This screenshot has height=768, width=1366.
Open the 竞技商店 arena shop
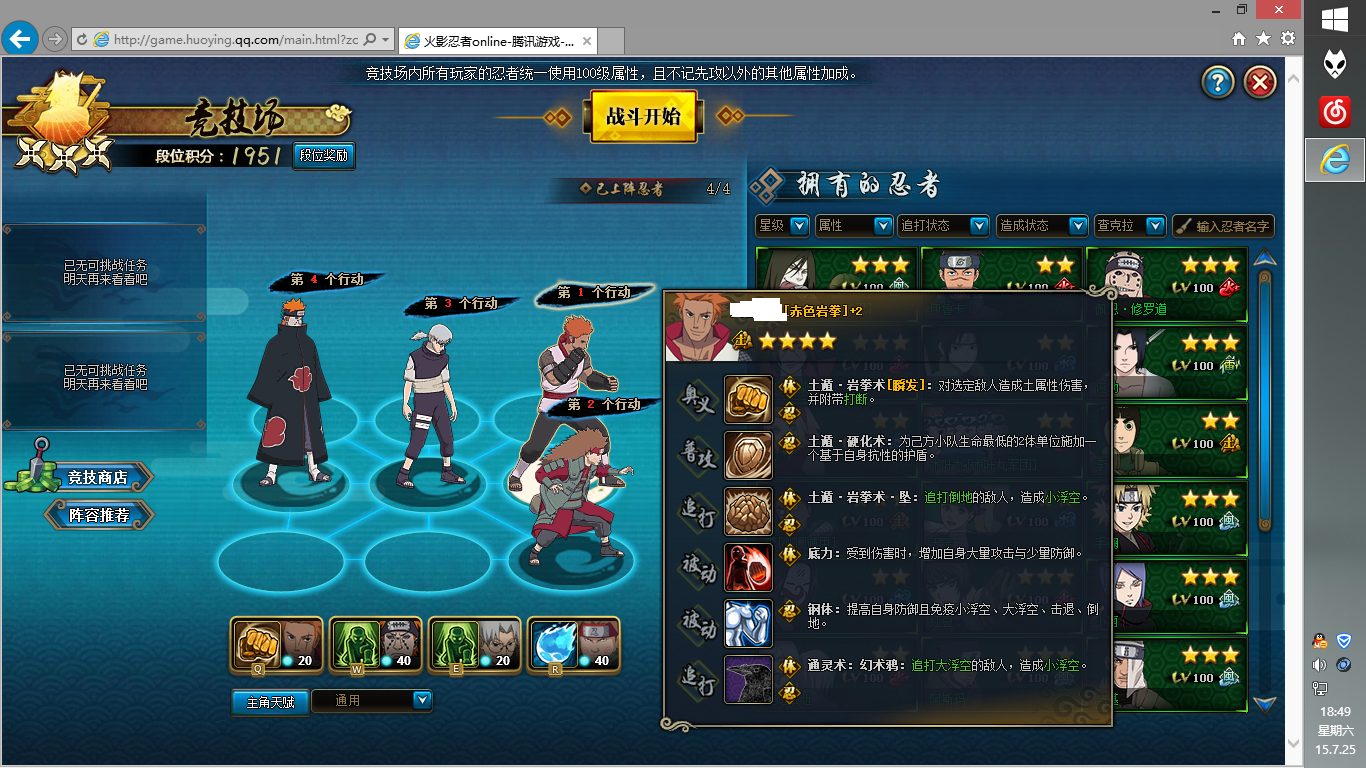[97, 477]
